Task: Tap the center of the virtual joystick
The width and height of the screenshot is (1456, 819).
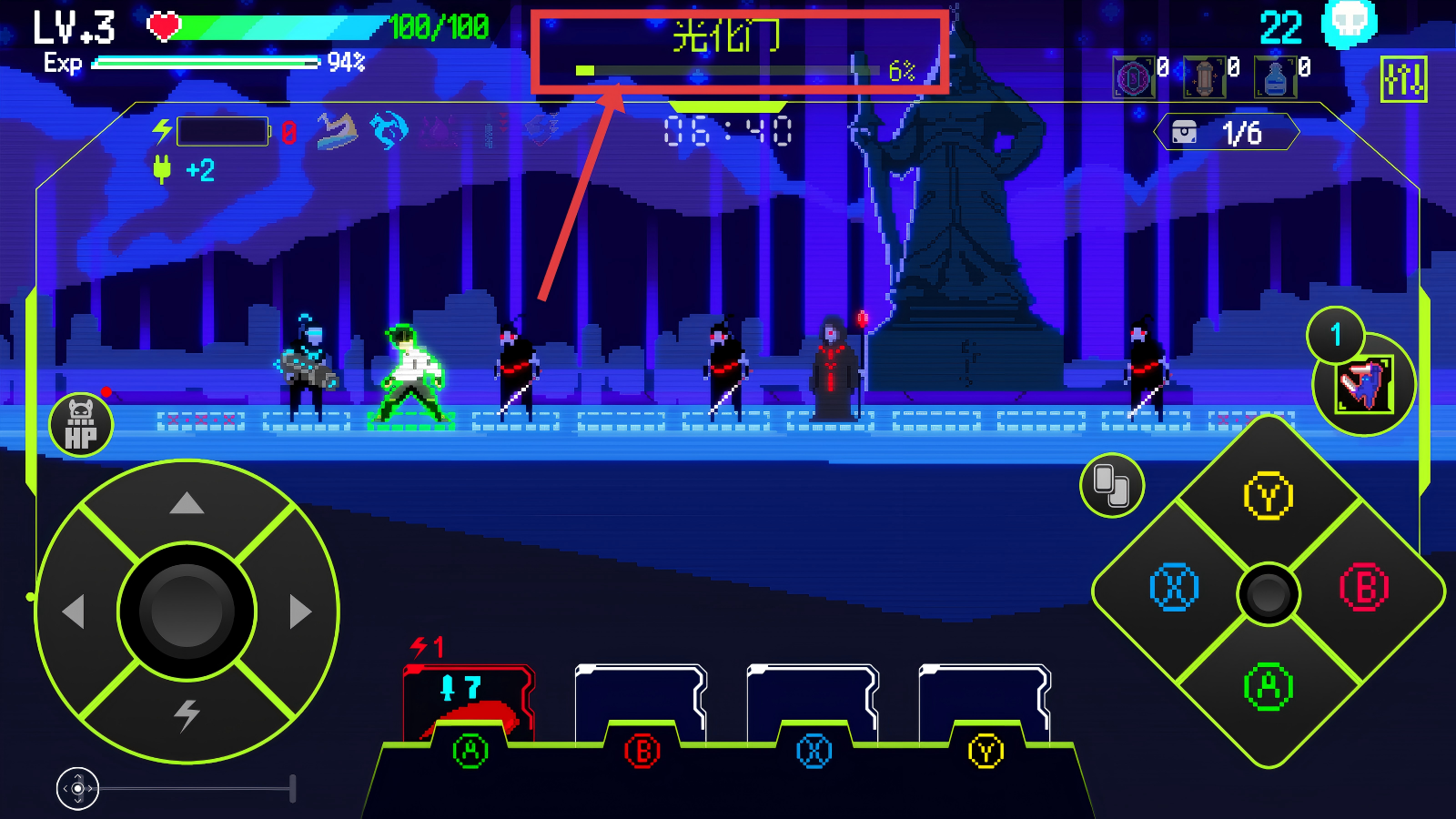Action: [187, 612]
